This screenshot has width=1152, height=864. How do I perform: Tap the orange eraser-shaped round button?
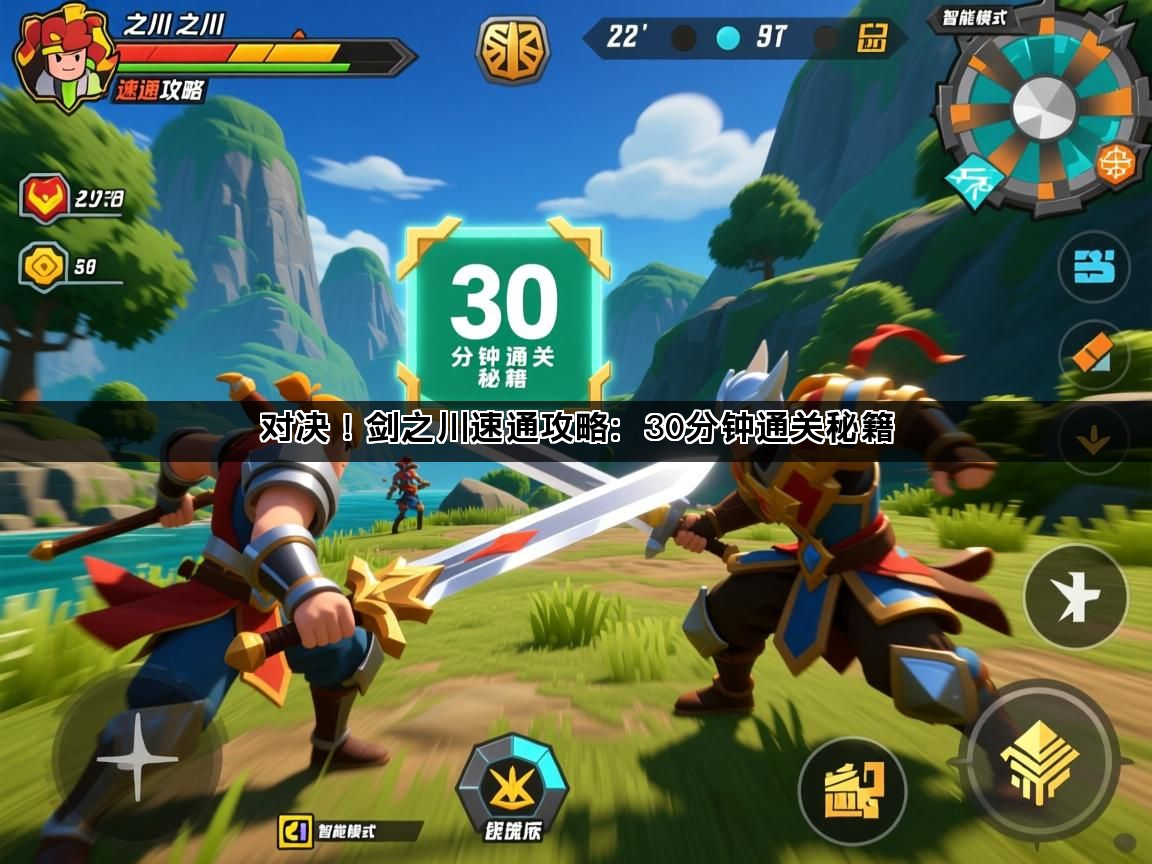1093,354
